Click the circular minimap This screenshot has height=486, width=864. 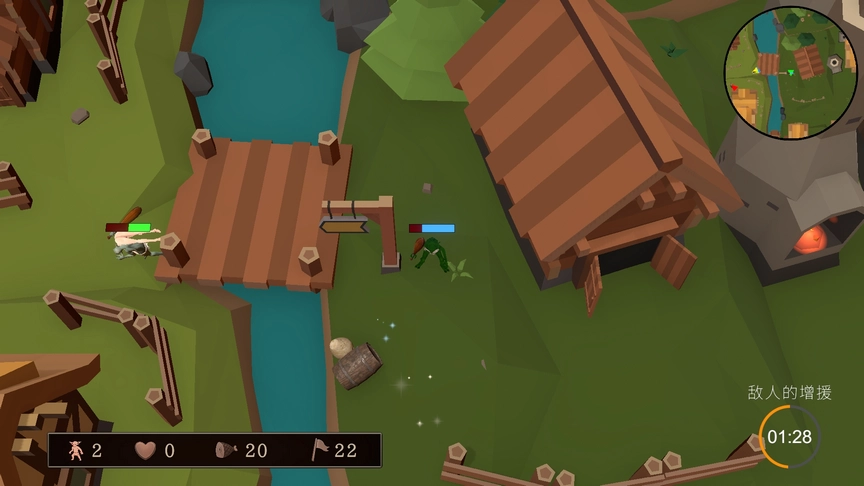pyautogui.click(x=791, y=72)
